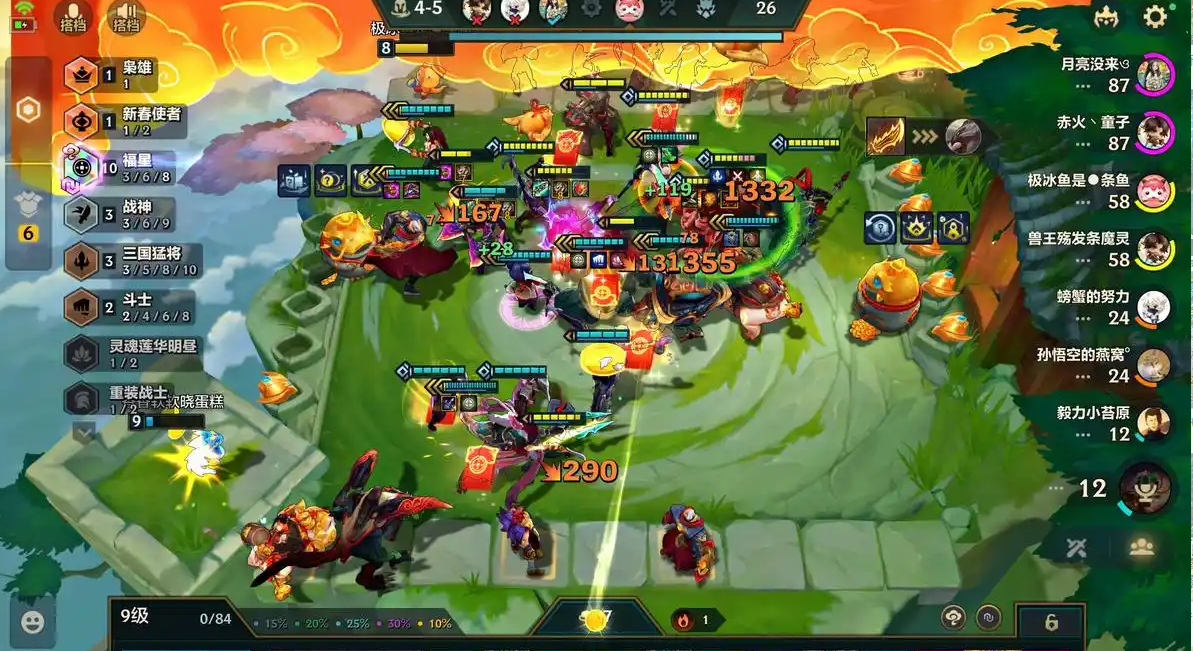Open the emoji smiley button

32,622
